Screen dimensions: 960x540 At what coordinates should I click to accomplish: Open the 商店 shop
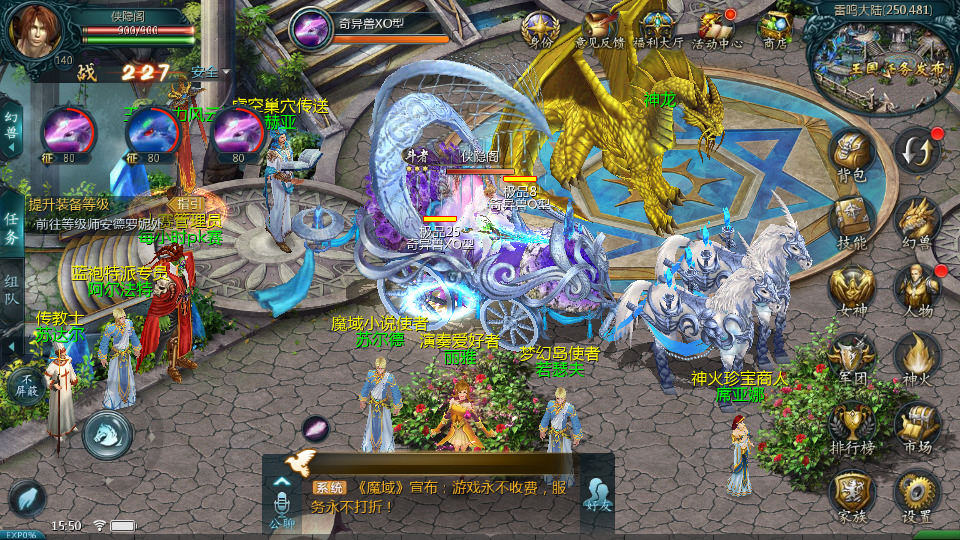click(x=774, y=30)
